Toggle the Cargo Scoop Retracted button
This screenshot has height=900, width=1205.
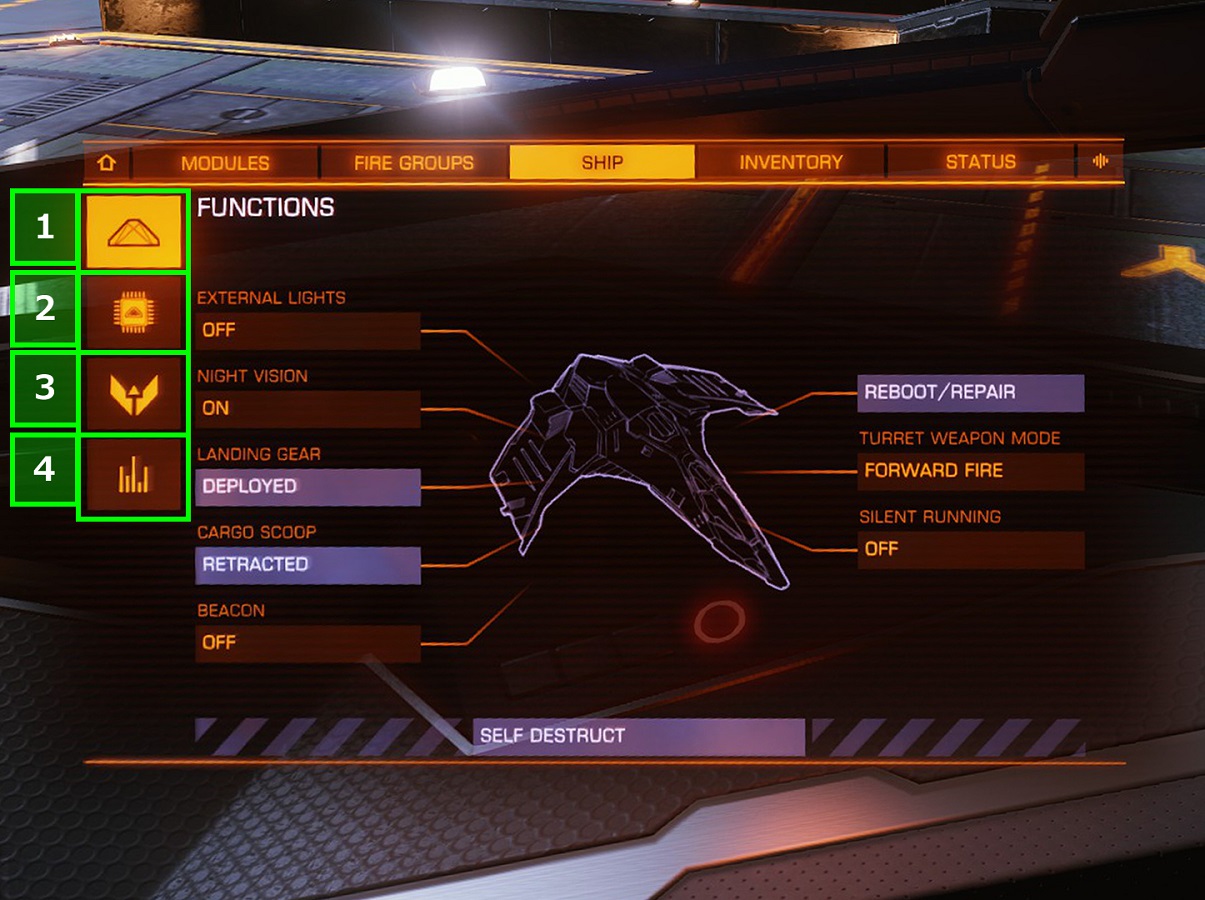[308, 564]
